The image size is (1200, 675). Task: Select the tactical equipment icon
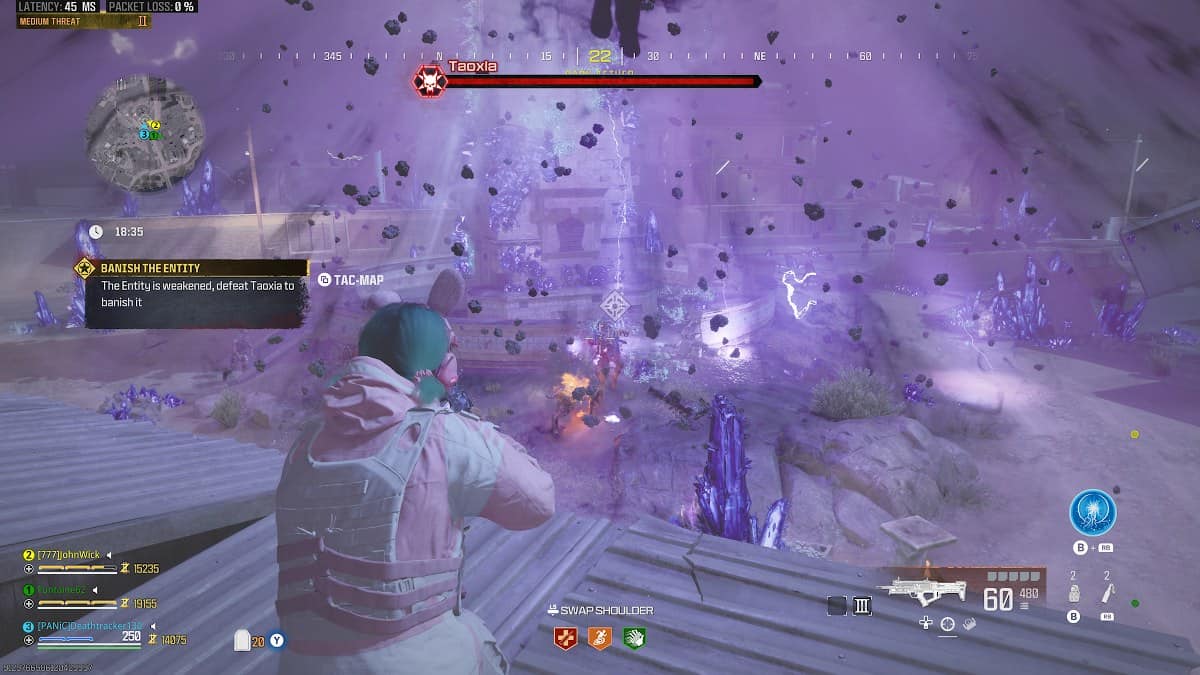point(1107,594)
